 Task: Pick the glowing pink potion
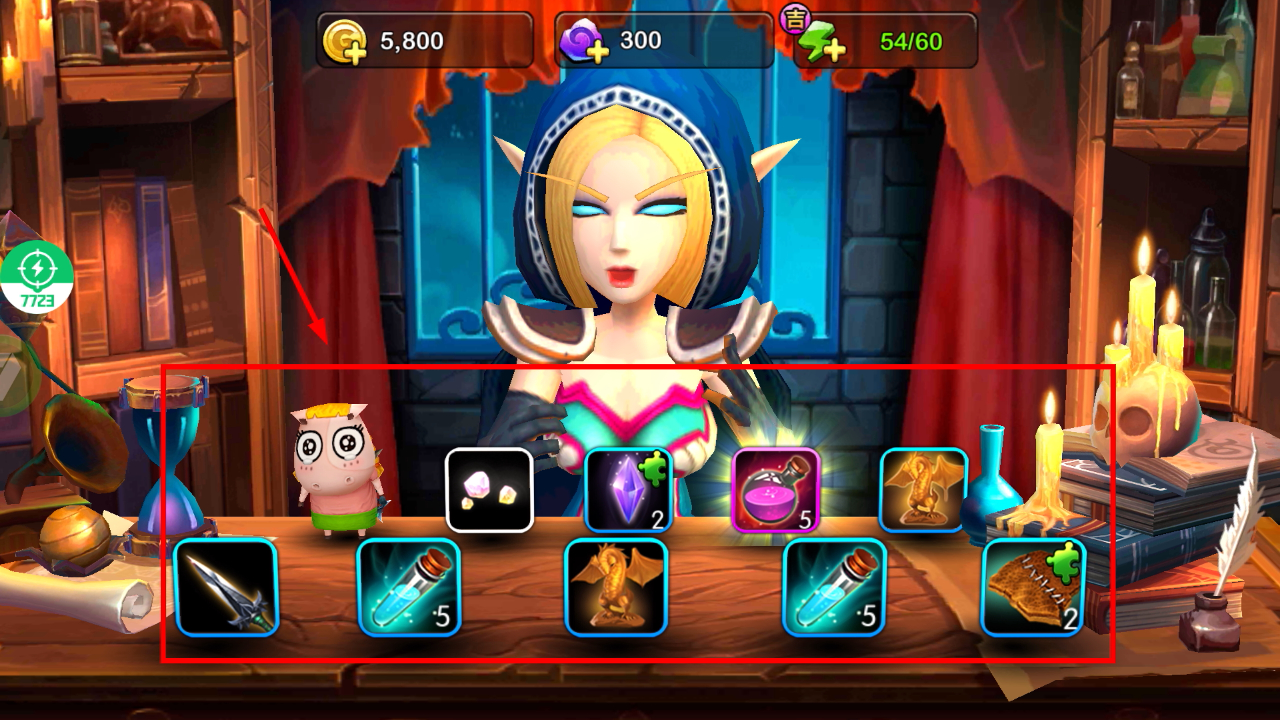(x=776, y=489)
